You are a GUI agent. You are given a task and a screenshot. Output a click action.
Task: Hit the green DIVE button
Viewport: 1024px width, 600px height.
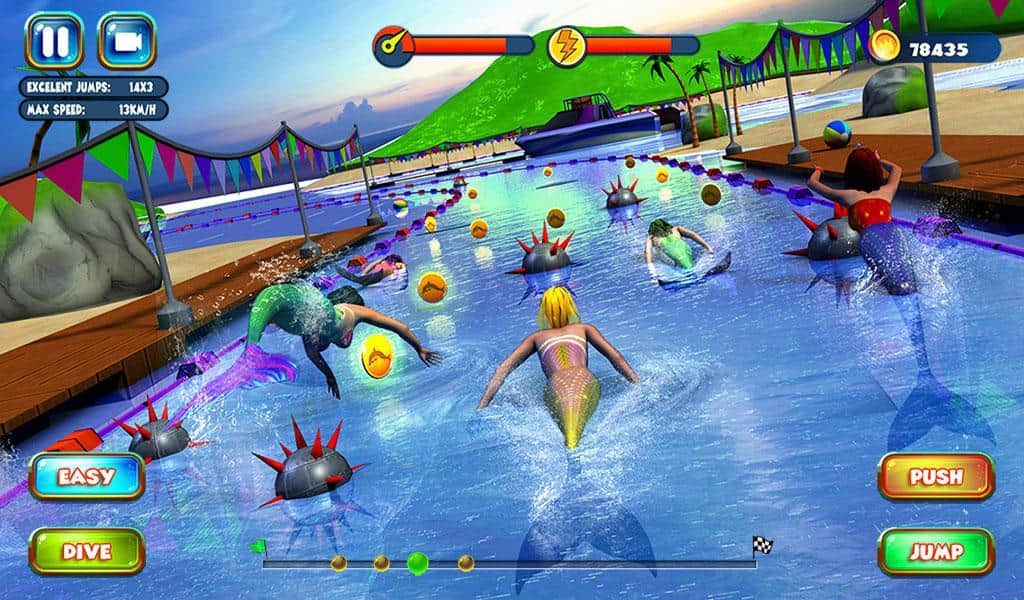click(87, 551)
